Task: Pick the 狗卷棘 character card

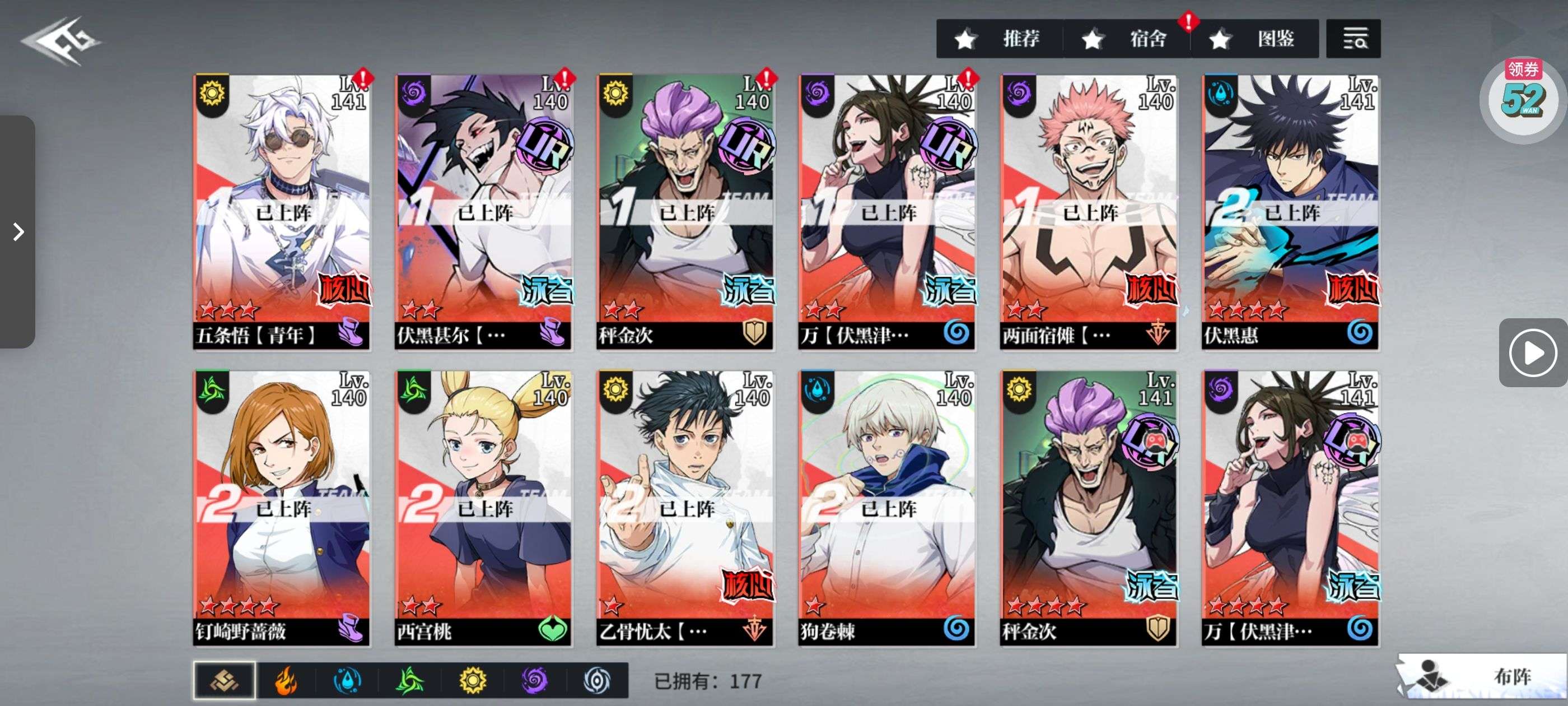Action: coord(886,508)
